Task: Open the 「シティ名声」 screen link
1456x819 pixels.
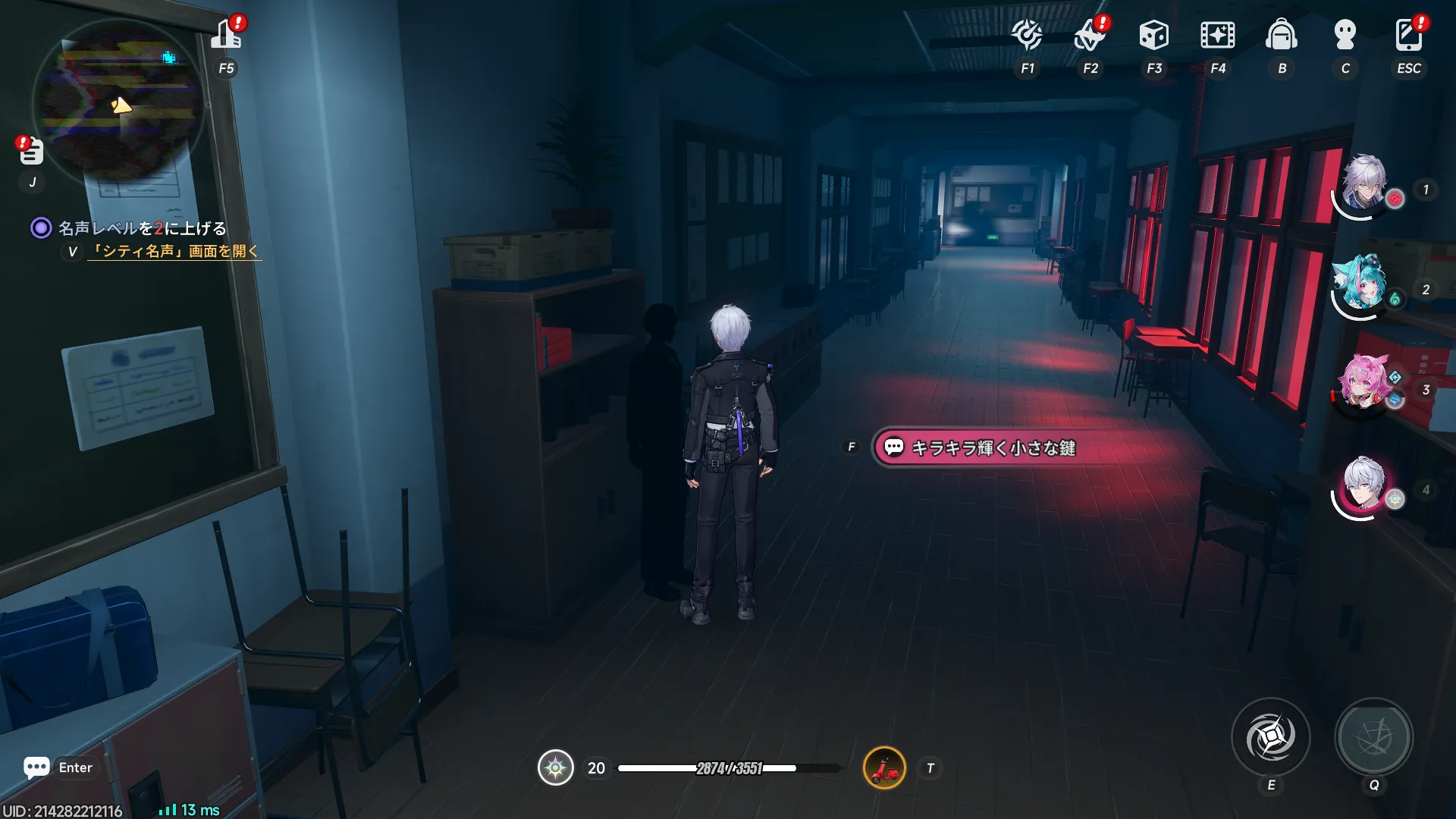Action: (174, 251)
